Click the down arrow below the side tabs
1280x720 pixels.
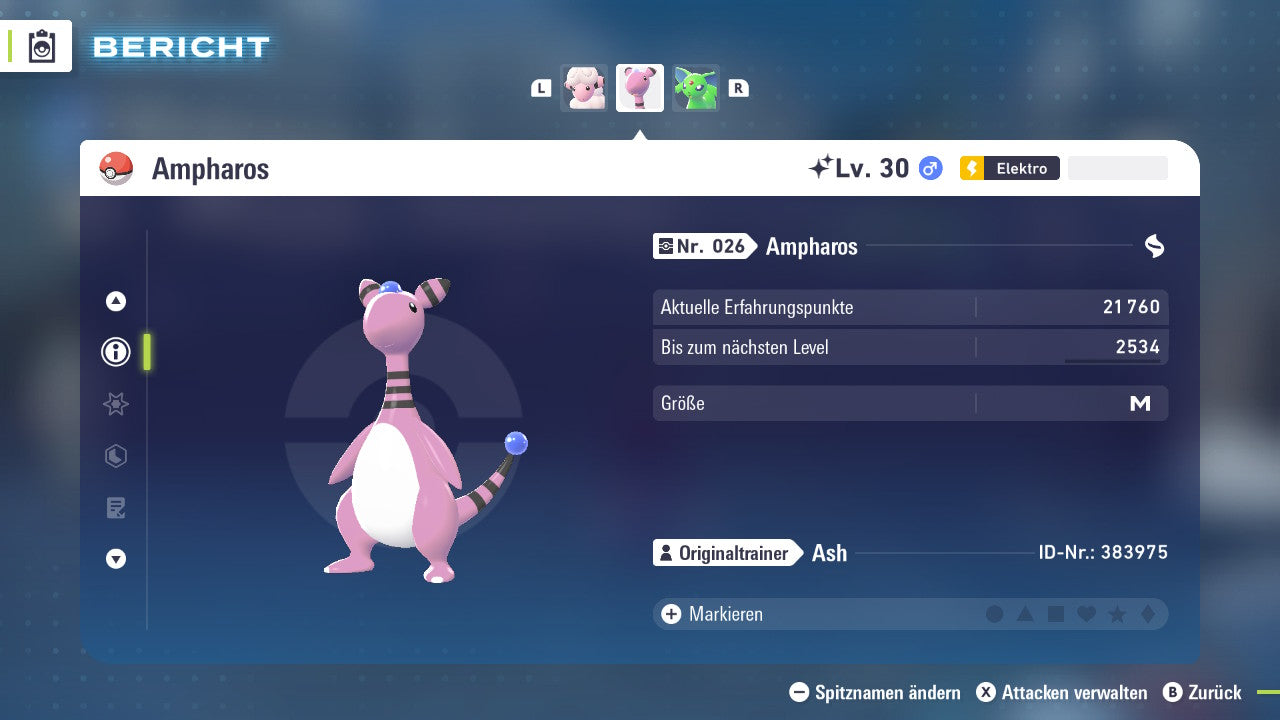tap(116, 559)
